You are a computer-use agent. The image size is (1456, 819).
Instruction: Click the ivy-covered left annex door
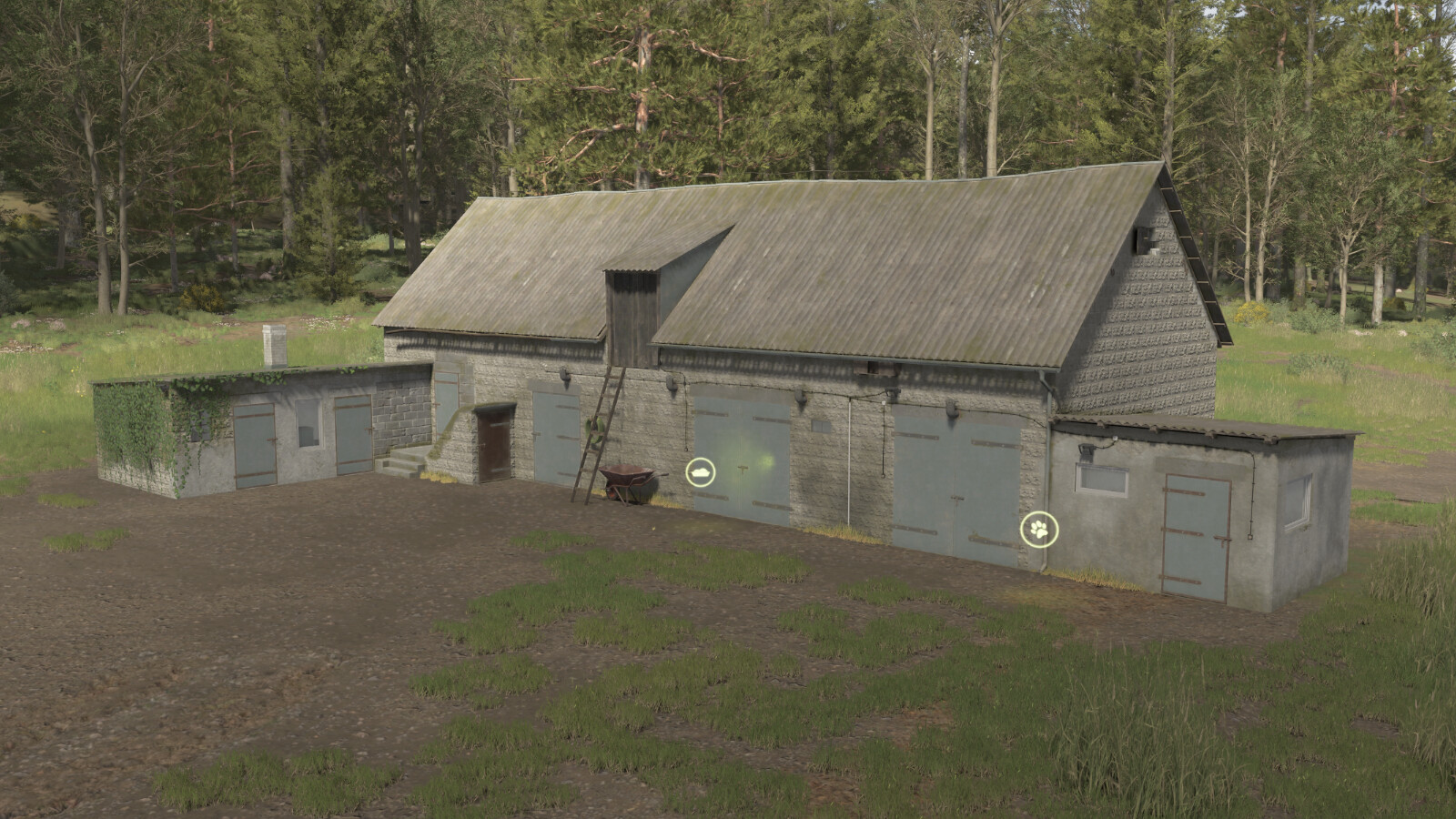click(x=253, y=445)
